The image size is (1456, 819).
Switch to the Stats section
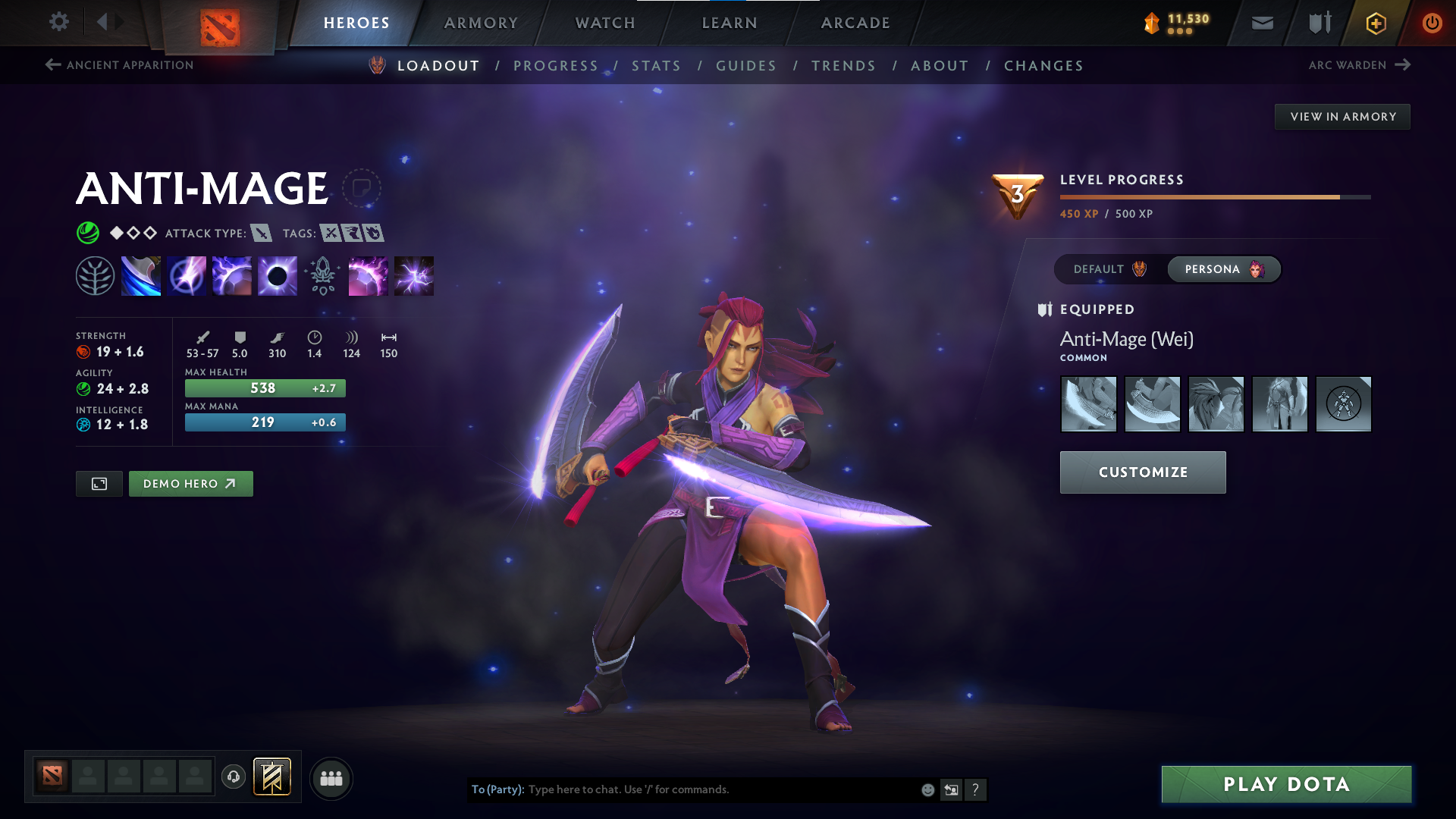click(657, 66)
